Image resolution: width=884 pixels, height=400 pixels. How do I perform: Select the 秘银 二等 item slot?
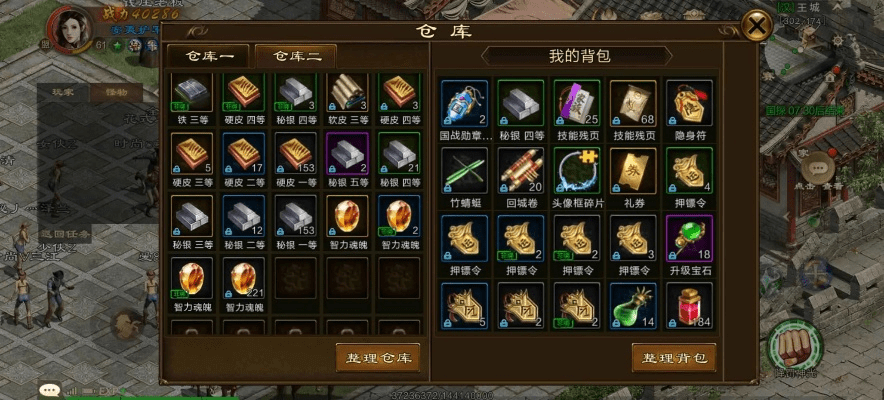click(244, 217)
